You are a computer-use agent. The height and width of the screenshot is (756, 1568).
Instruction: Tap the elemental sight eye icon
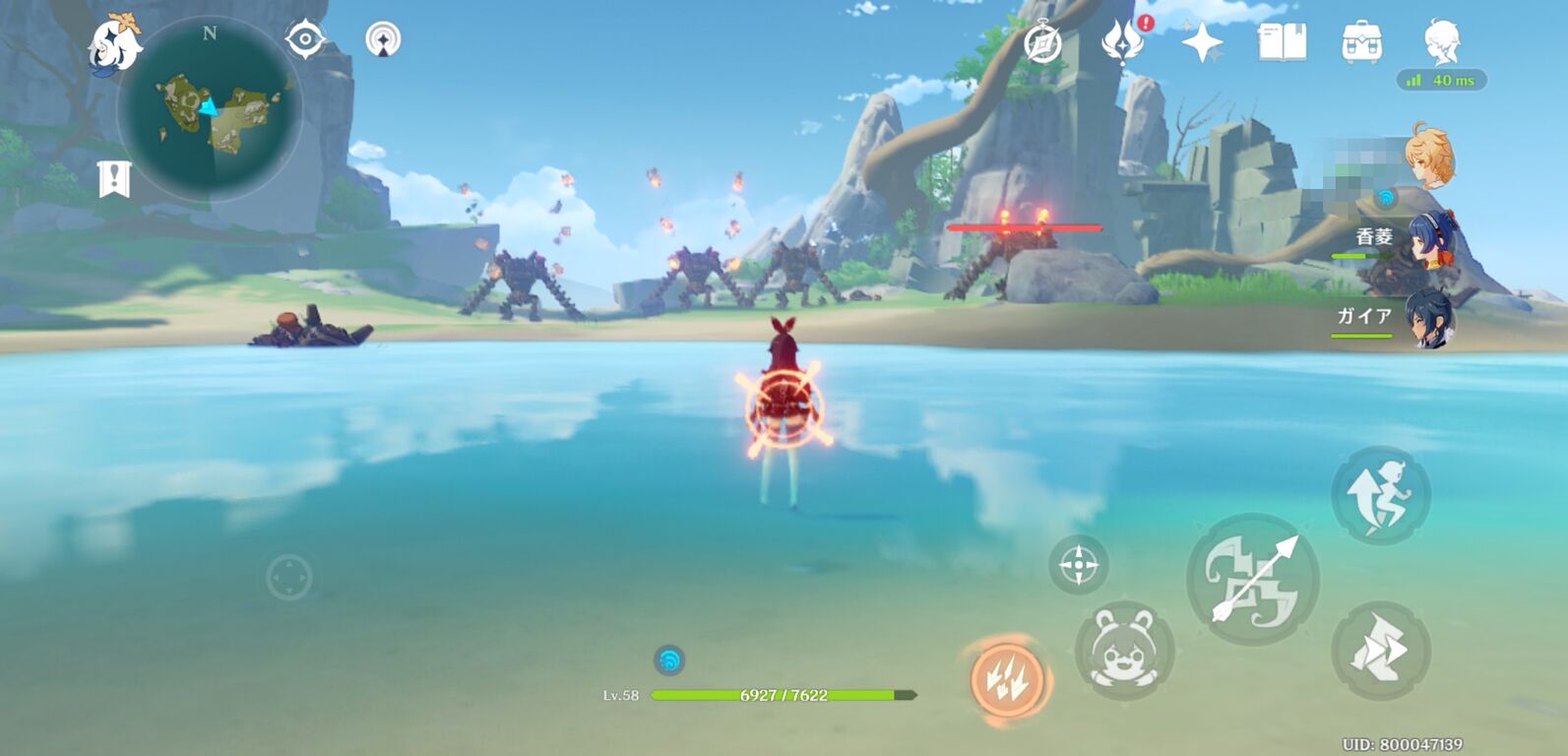pos(306,38)
